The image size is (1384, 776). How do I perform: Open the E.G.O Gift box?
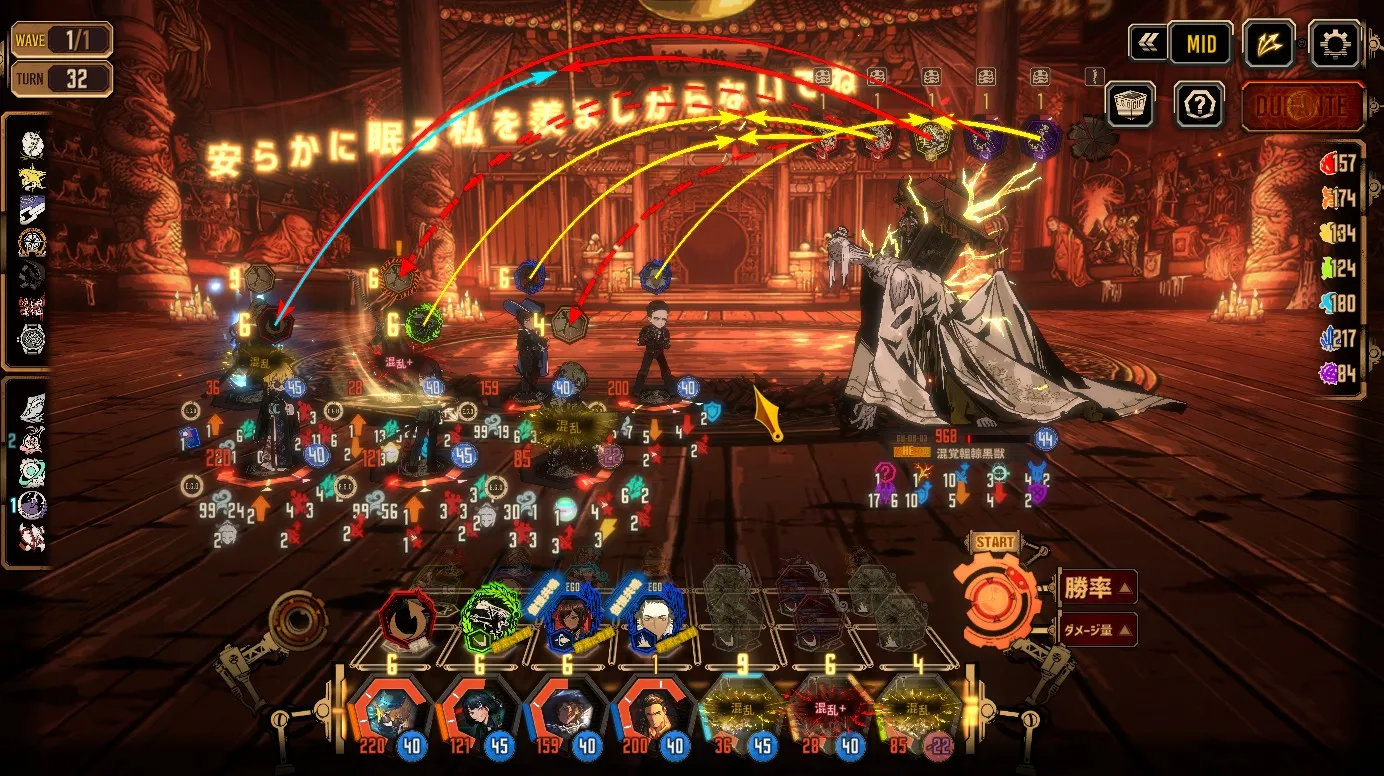coord(1130,104)
